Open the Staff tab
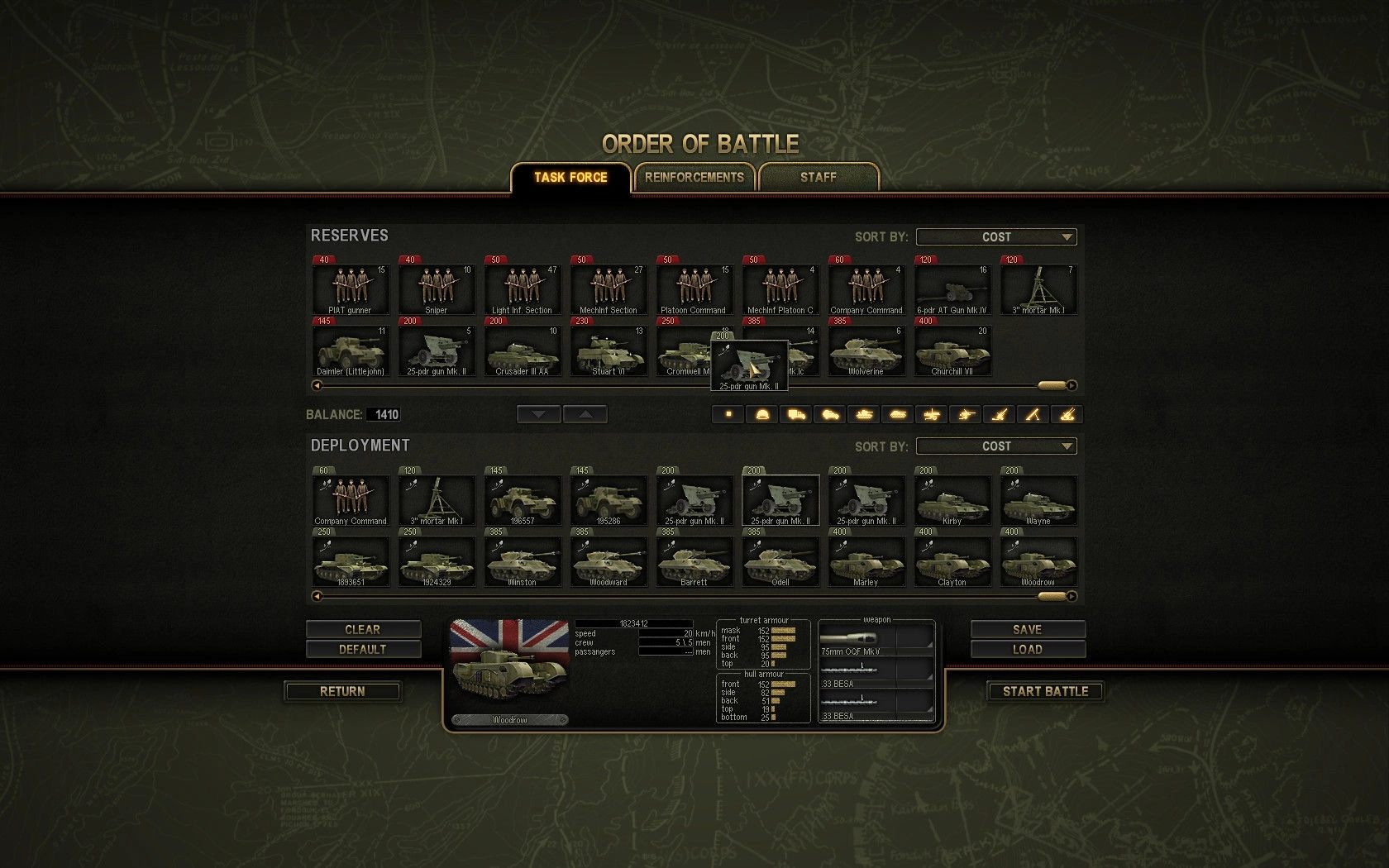 (818, 177)
